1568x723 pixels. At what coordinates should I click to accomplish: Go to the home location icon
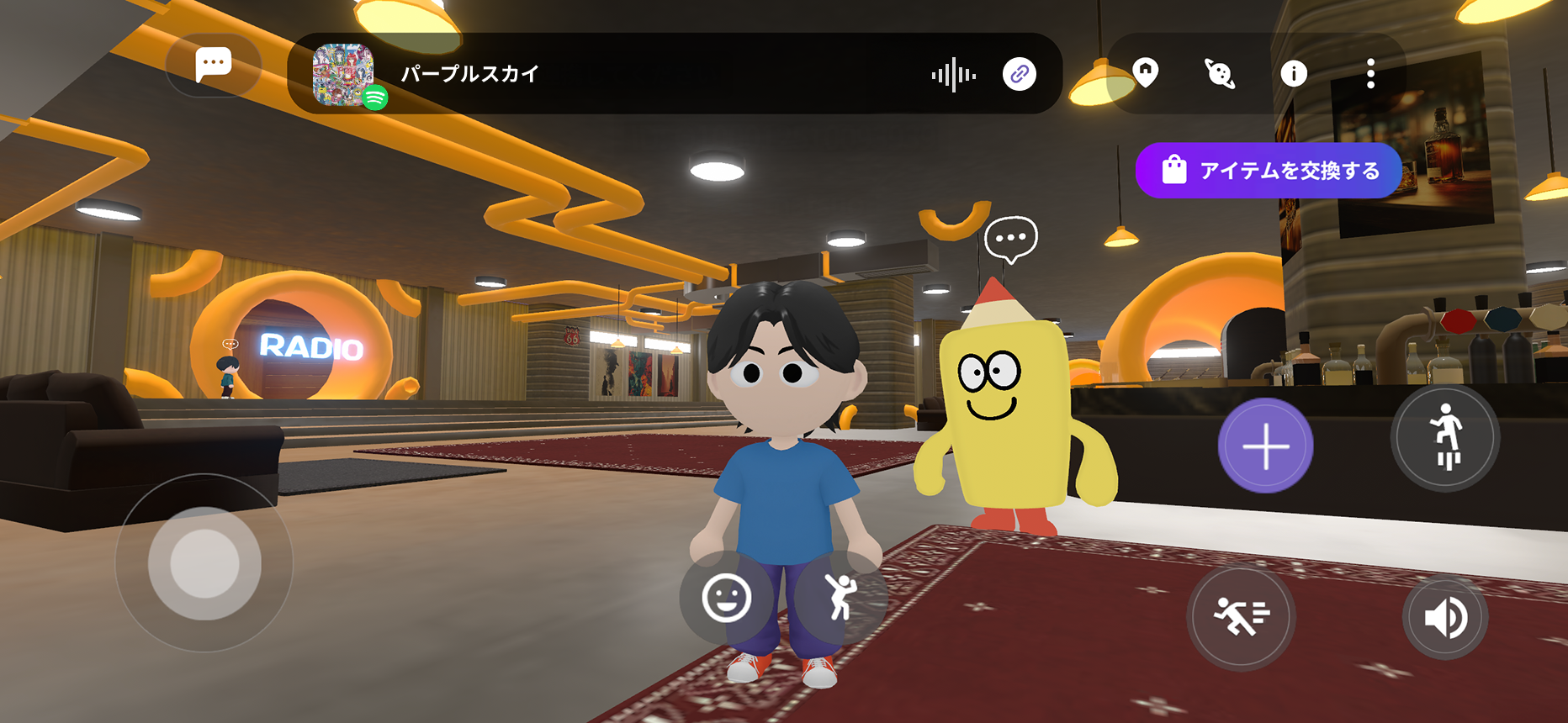(x=1146, y=72)
